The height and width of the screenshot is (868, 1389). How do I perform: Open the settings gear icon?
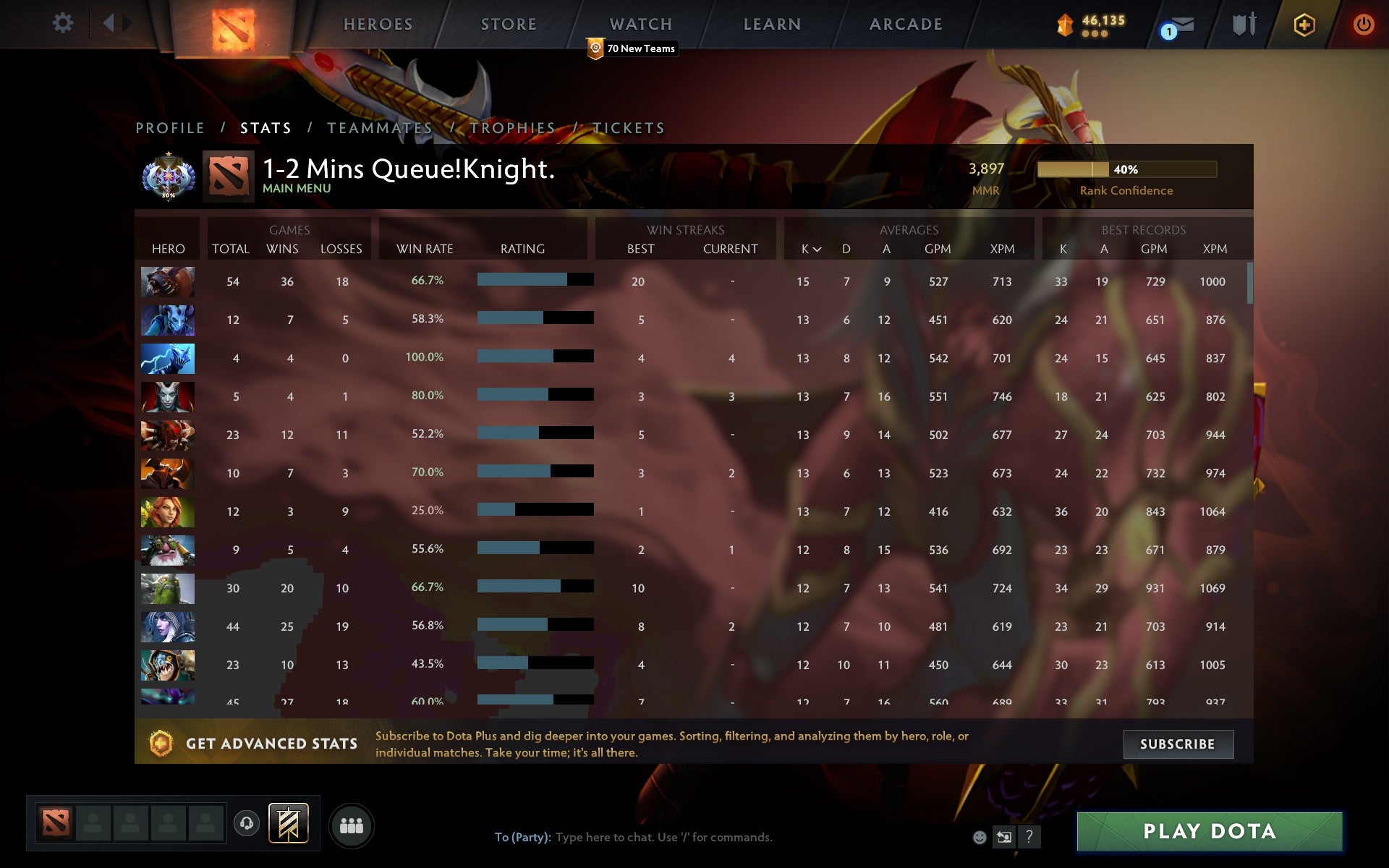(64, 23)
